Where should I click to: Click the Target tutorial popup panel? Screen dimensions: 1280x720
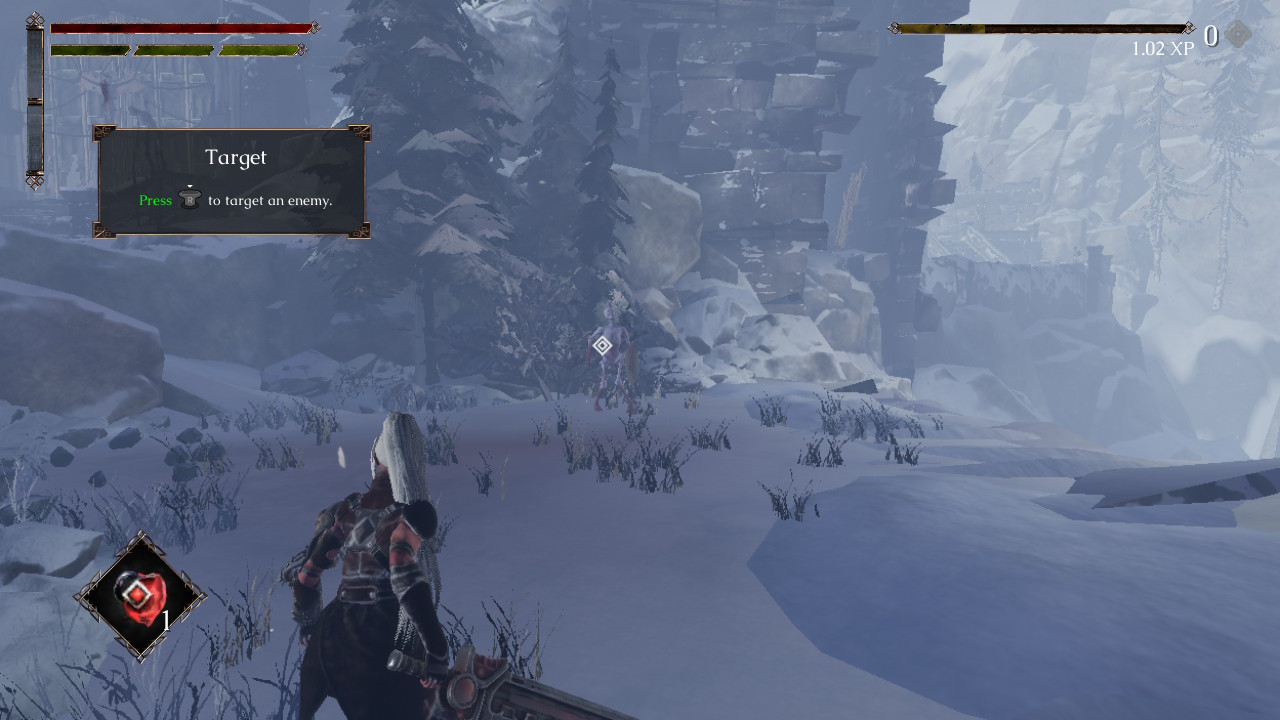pyautogui.click(x=234, y=182)
